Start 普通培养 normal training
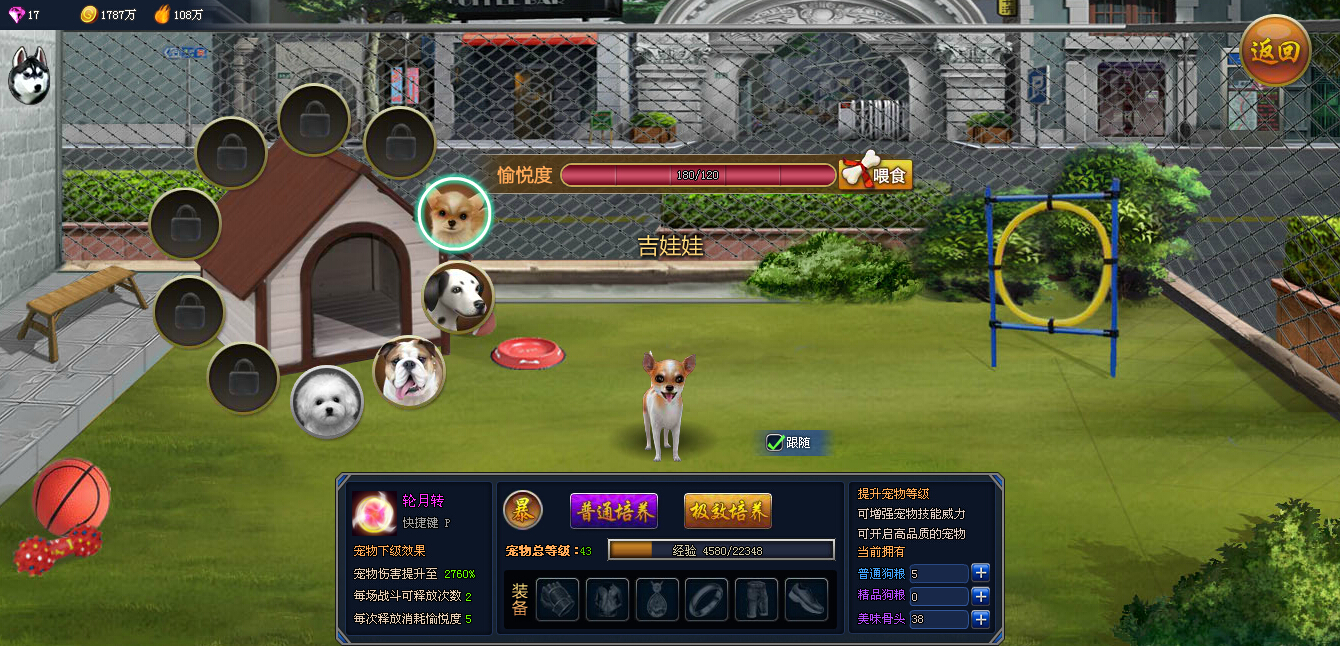 coord(613,511)
